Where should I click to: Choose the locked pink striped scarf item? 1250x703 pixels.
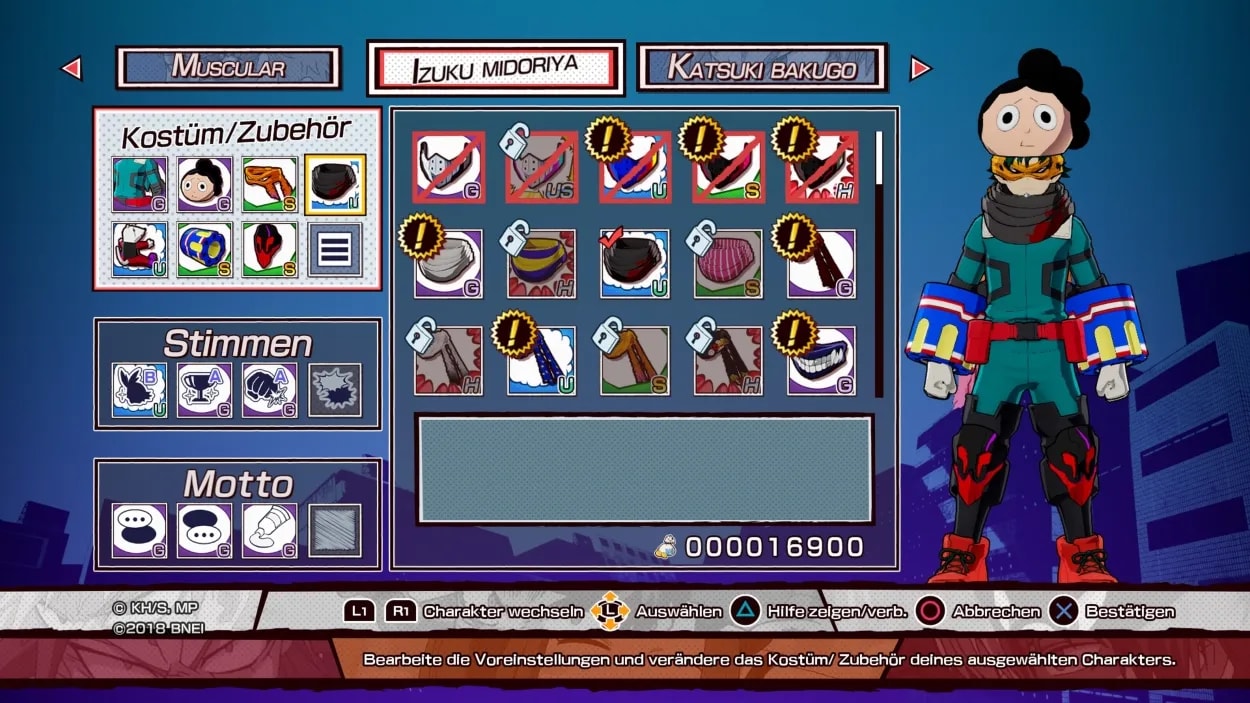[x=728, y=264]
